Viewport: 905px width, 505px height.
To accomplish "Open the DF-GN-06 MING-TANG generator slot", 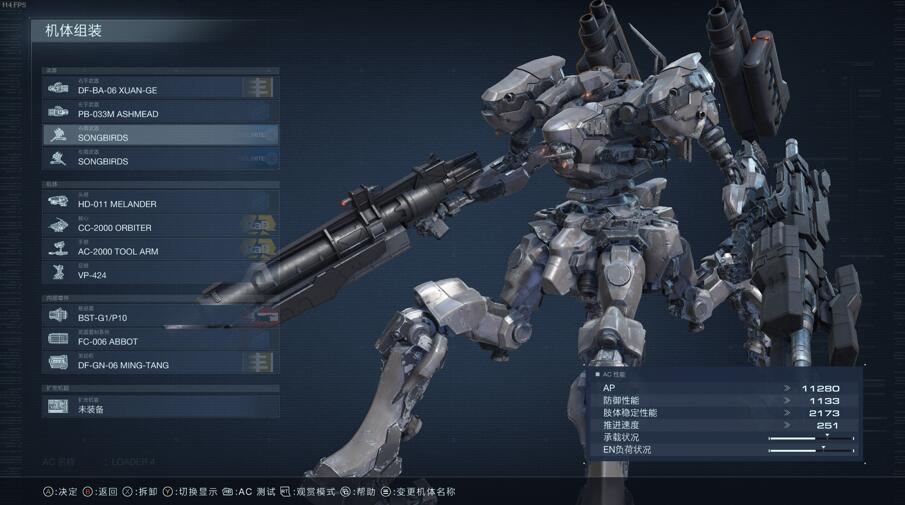I will pyautogui.click(x=160, y=363).
